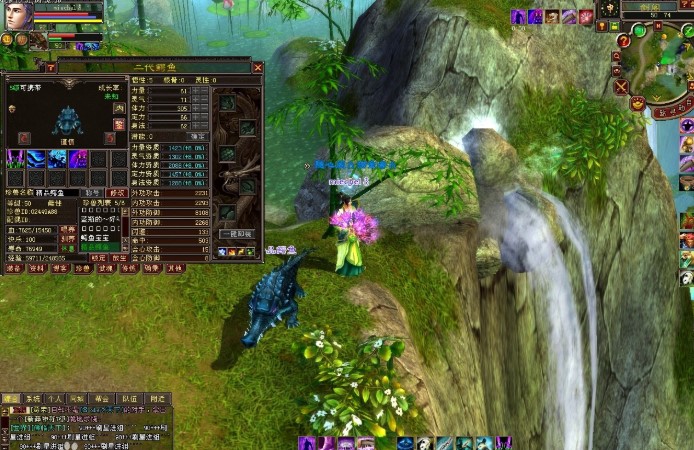This screenshot has height=450, width=694.
Task: Select the first purple pet skill icon
Action: 14,158
